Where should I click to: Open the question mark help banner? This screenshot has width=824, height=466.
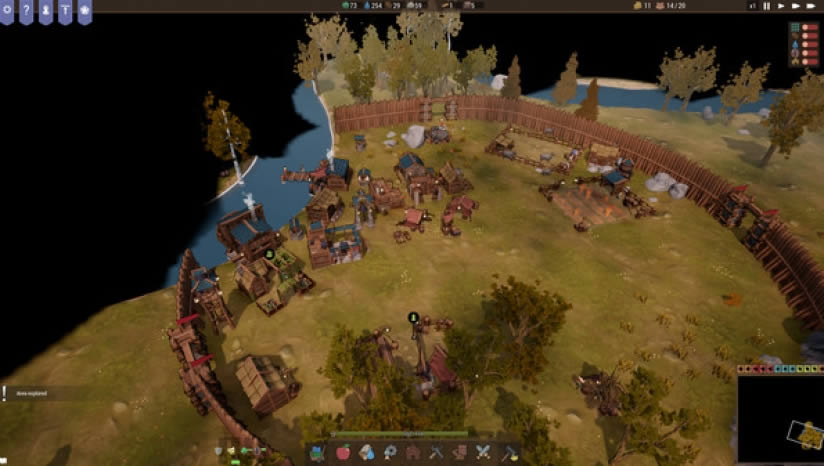coord(26,11)
